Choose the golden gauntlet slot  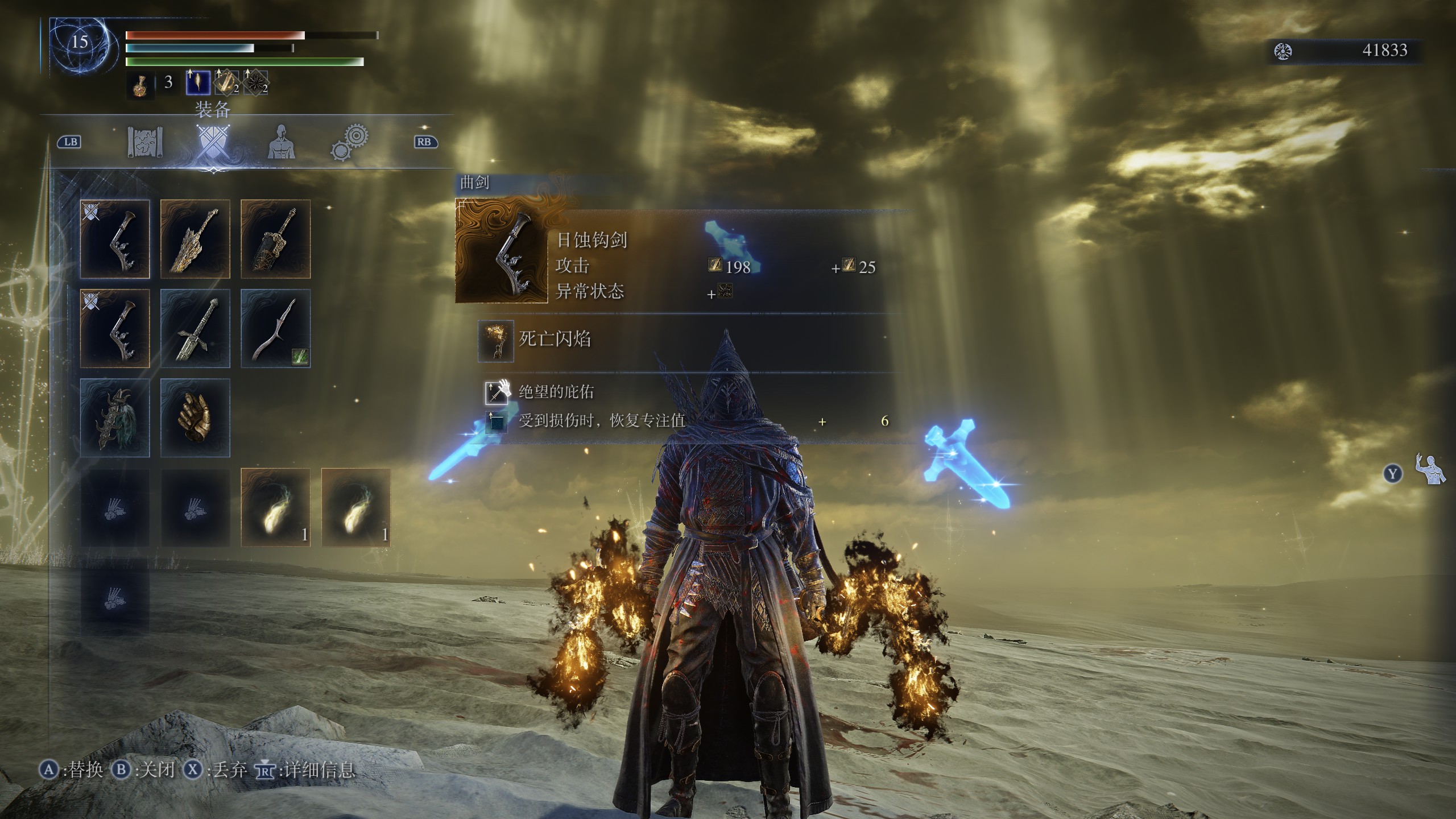point(195,418)
